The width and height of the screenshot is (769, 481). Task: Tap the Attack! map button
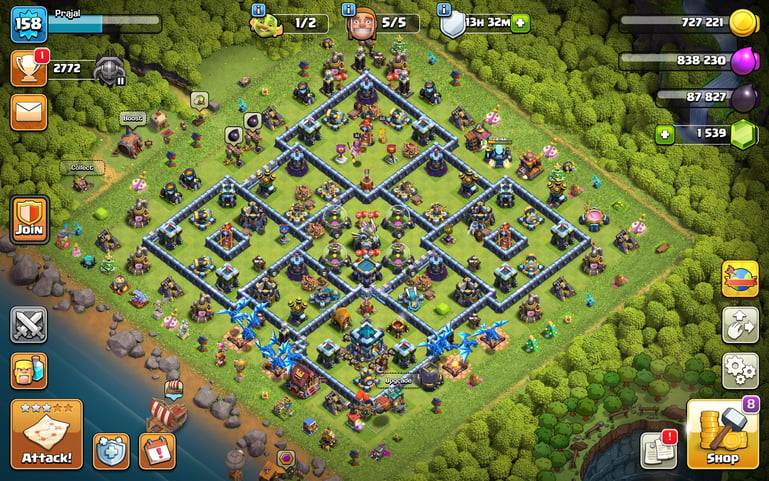click(46, 434)
